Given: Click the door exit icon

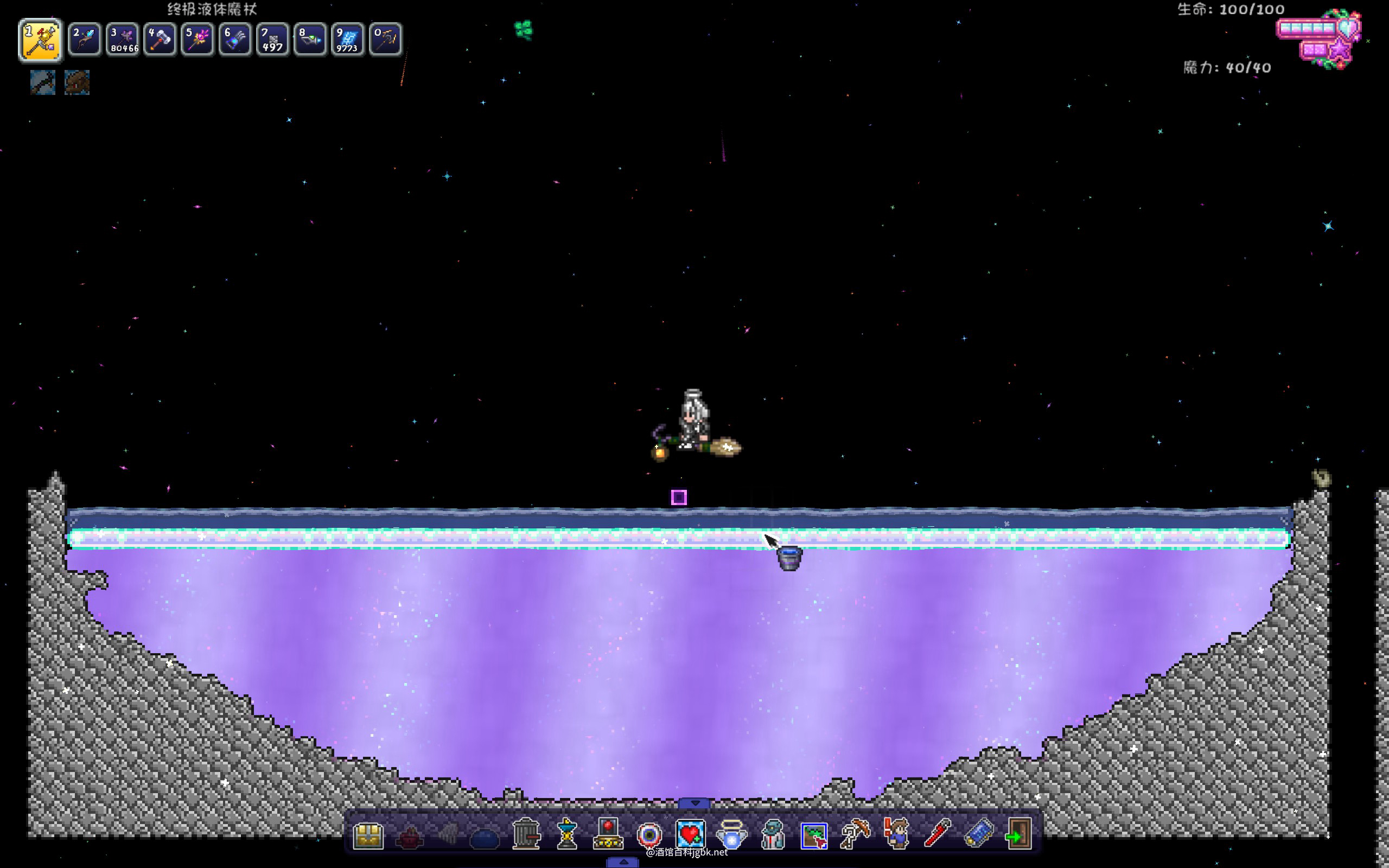Looking at the screenshot, I should 1019,835.
